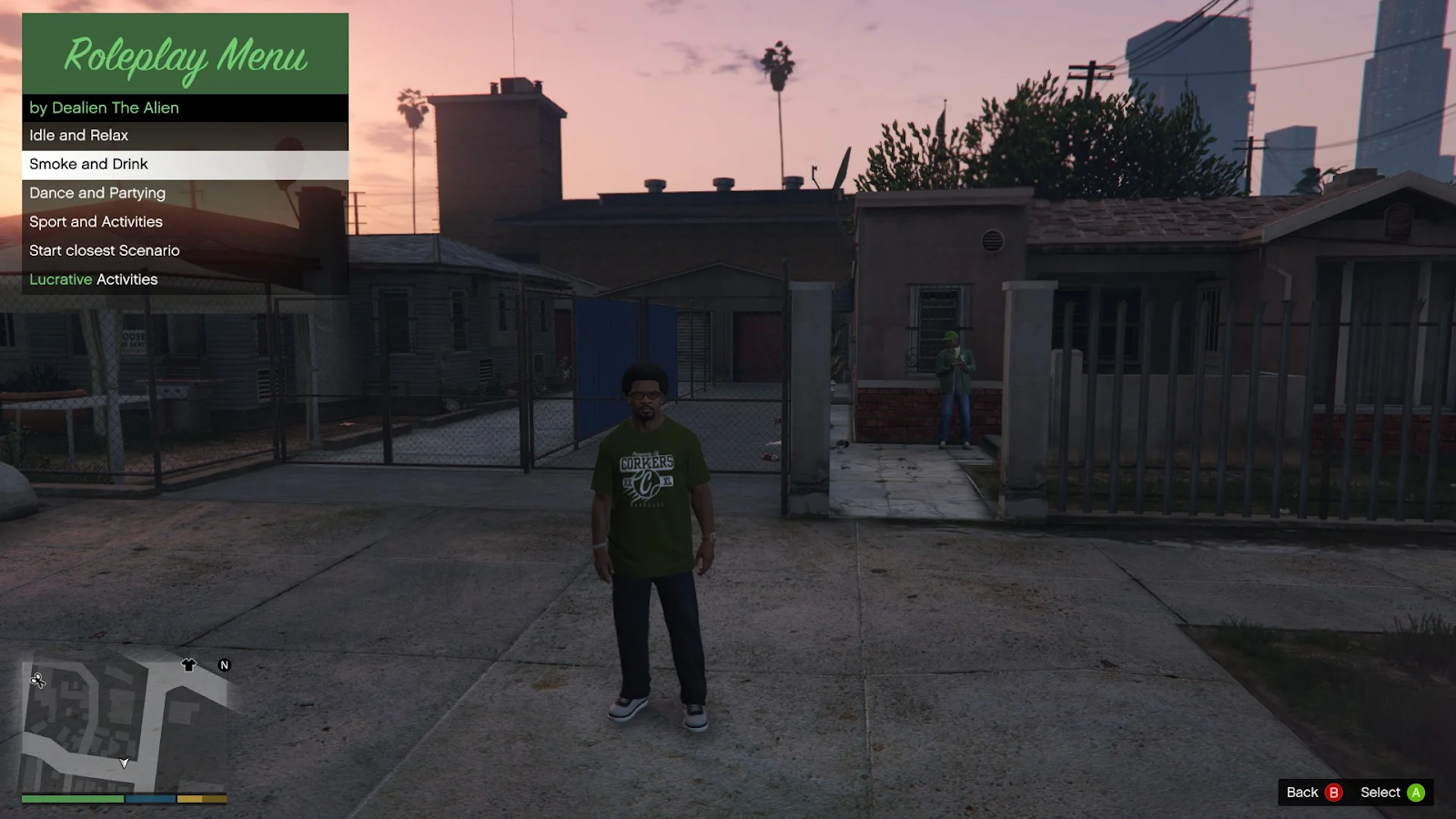Open the Idle and Relax submenu
This screenshot has height=819, width=1456.
(x=184, y=136)
